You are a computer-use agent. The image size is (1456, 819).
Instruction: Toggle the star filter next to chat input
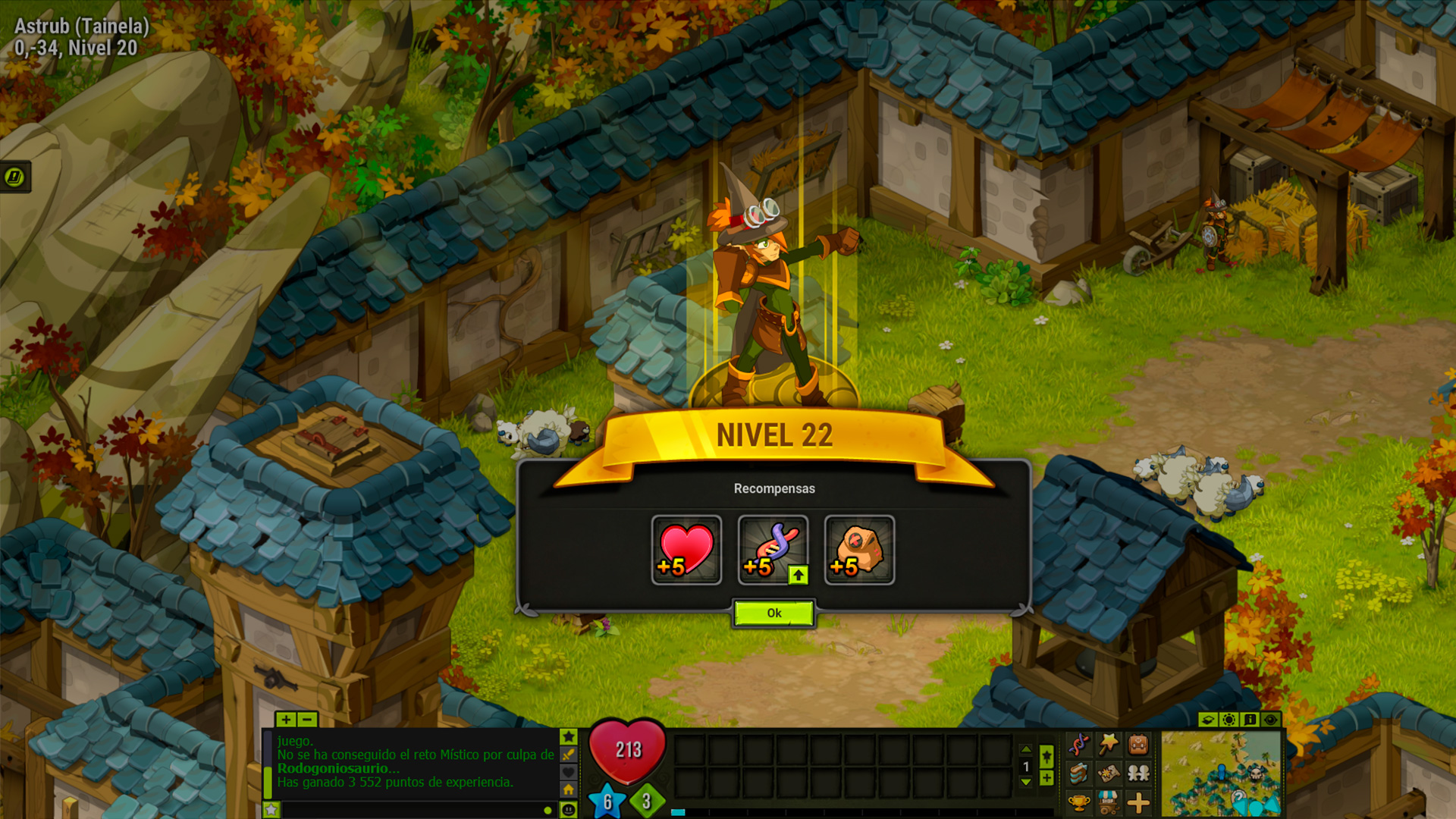coord(271,811)
